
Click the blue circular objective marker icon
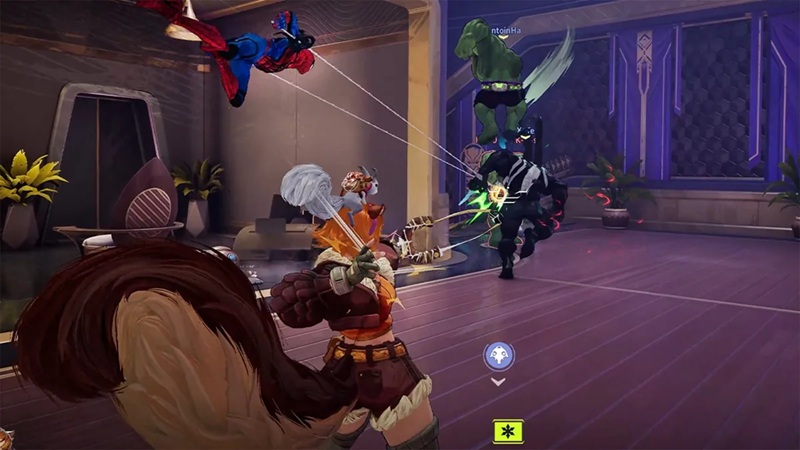point(497,355)
